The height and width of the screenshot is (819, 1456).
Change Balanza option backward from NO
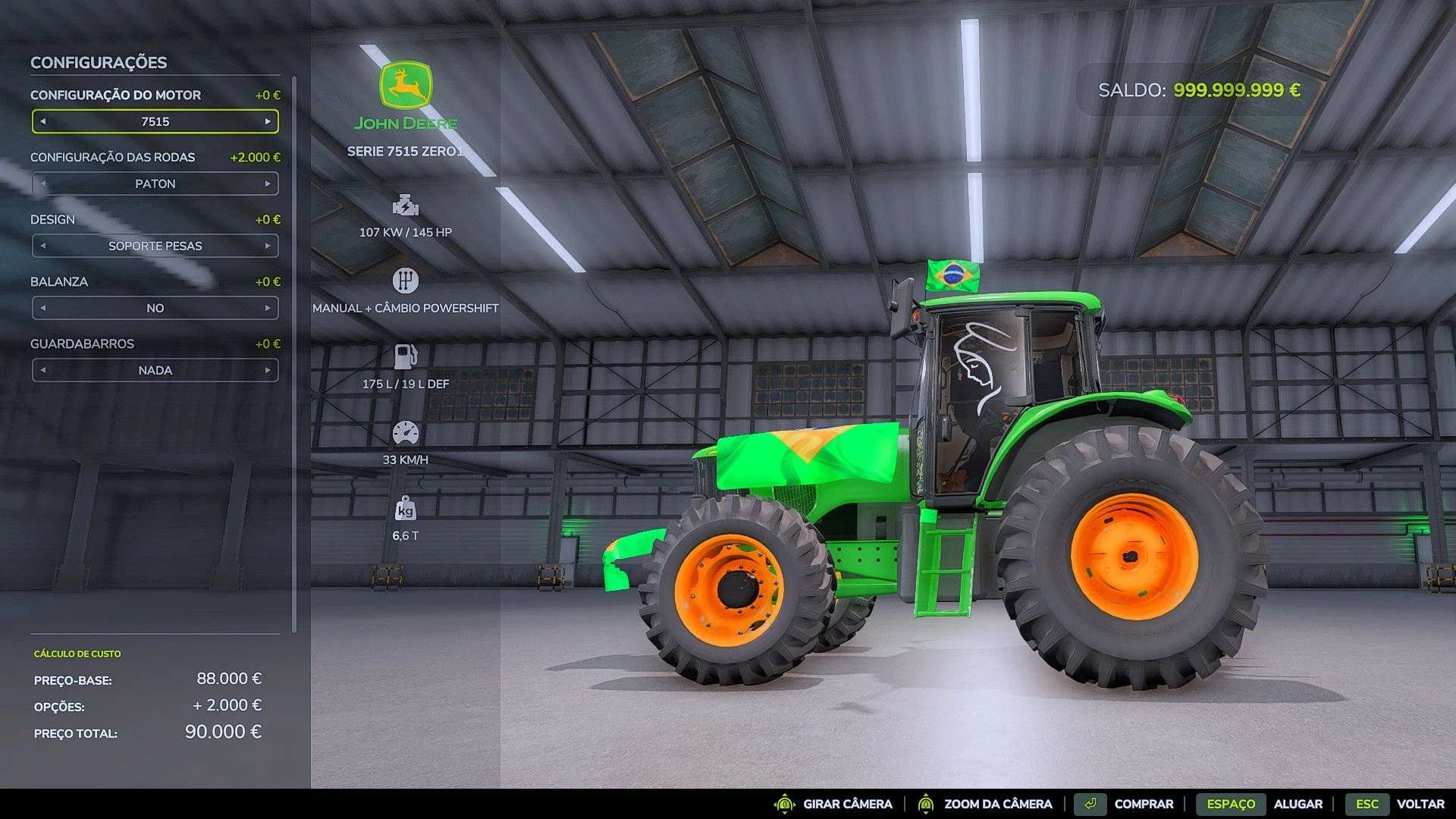click(x=43, y=308)
